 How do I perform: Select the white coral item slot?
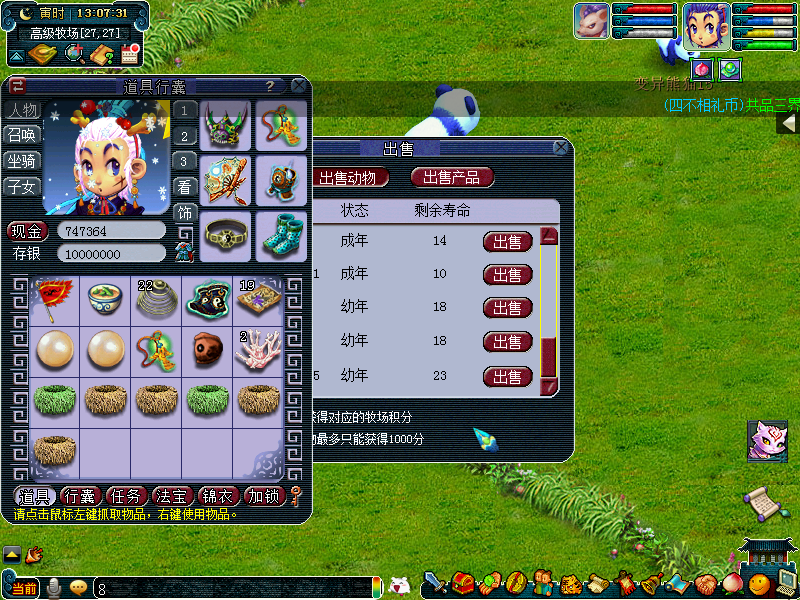pos(259,349)
